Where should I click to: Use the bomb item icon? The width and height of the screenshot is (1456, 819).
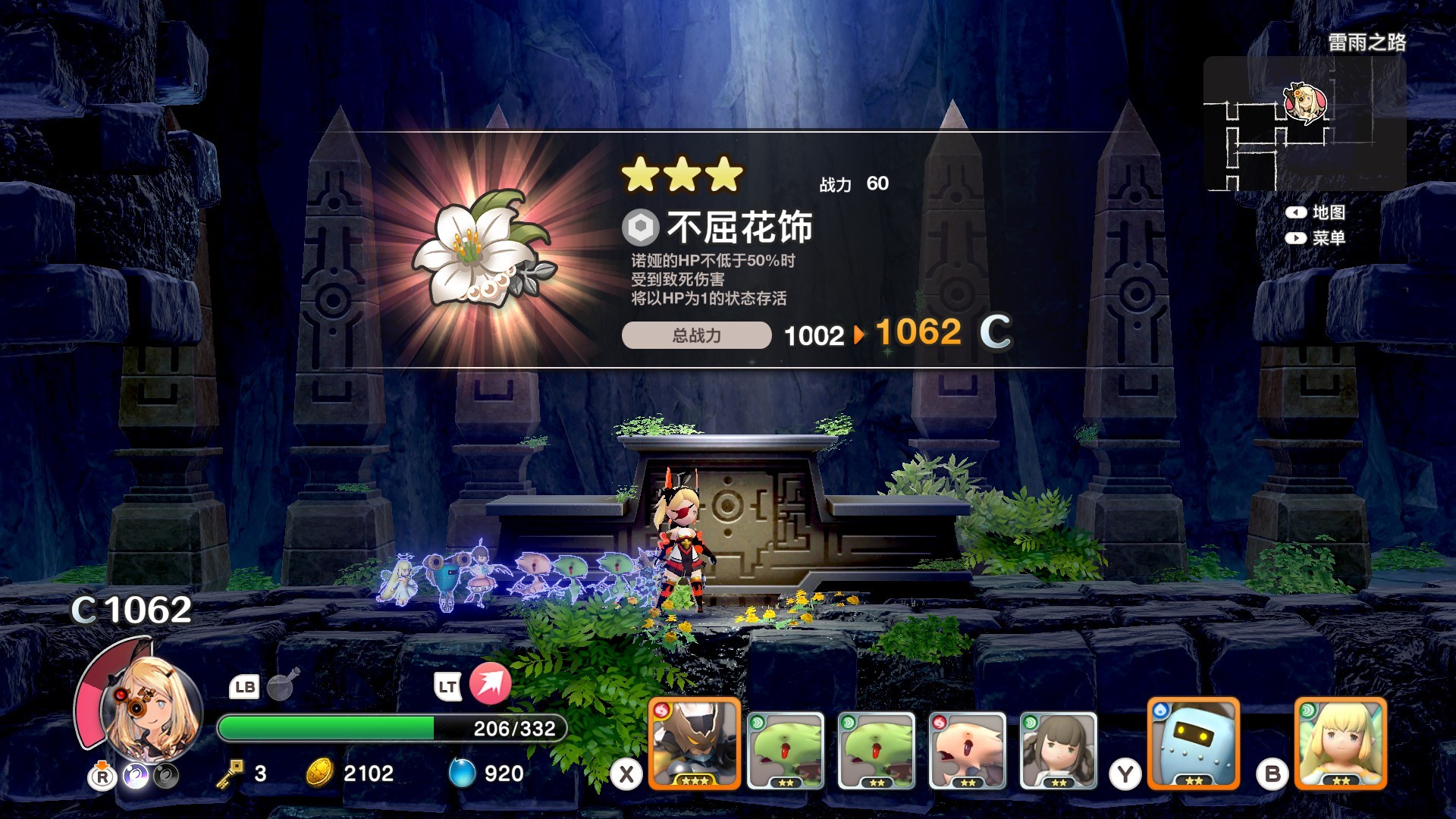click(x=284, y=685)
